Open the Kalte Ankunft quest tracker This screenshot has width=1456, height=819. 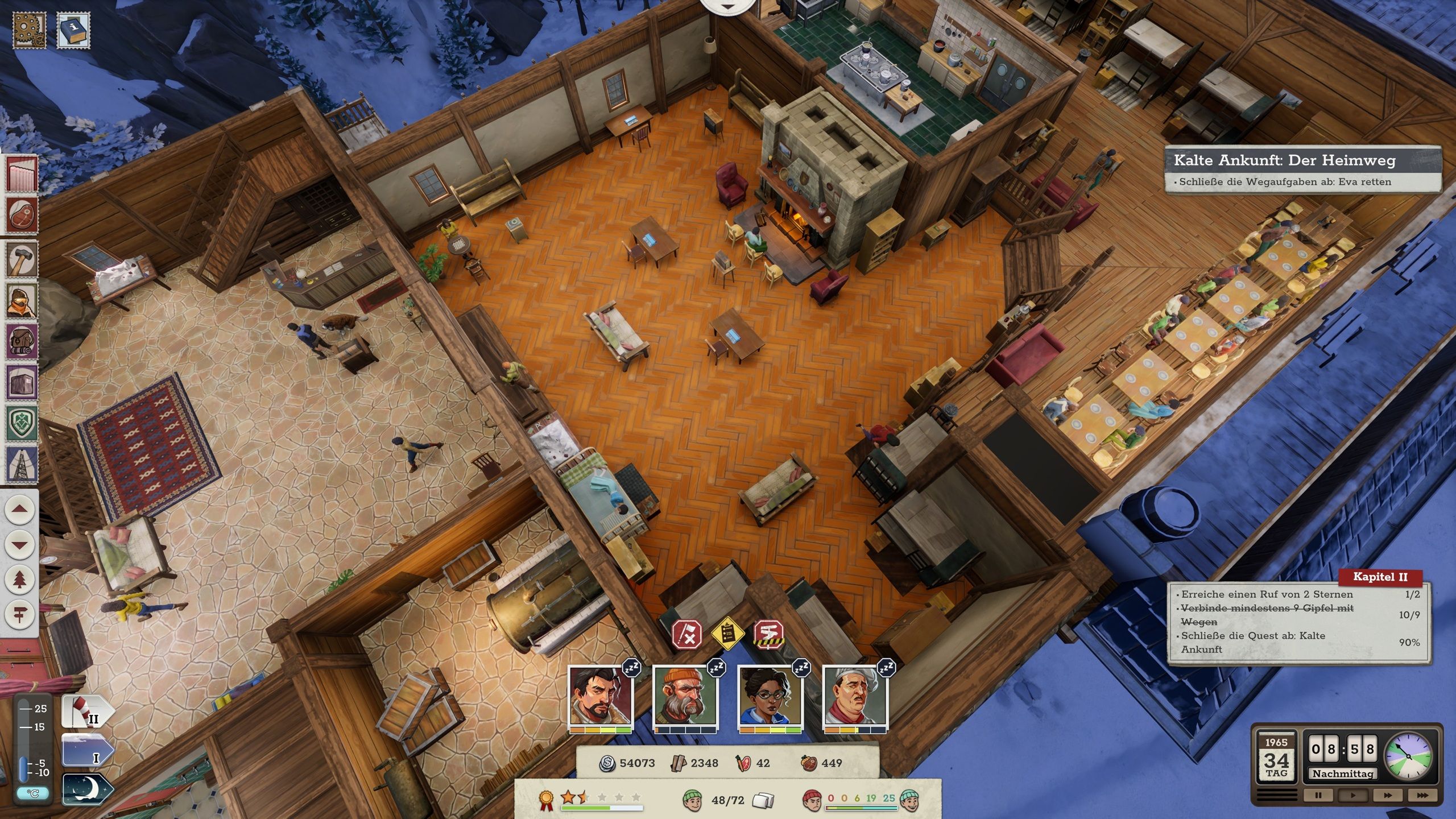click(x=1302, y=169)
